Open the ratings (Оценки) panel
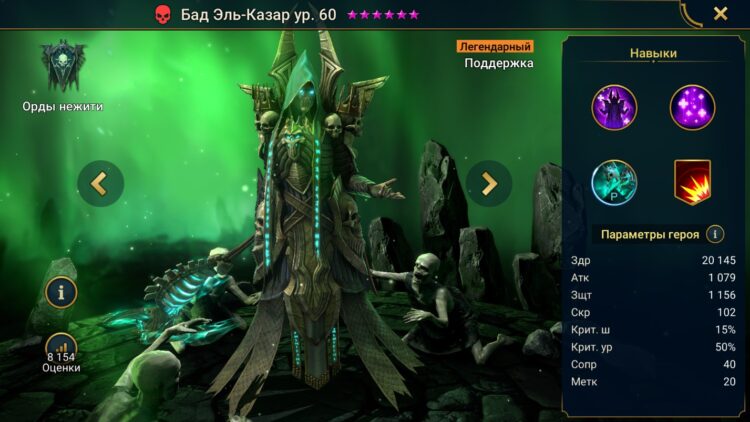Image resolution: width=750 pixels, height=422 pixels. coord(61,351)
